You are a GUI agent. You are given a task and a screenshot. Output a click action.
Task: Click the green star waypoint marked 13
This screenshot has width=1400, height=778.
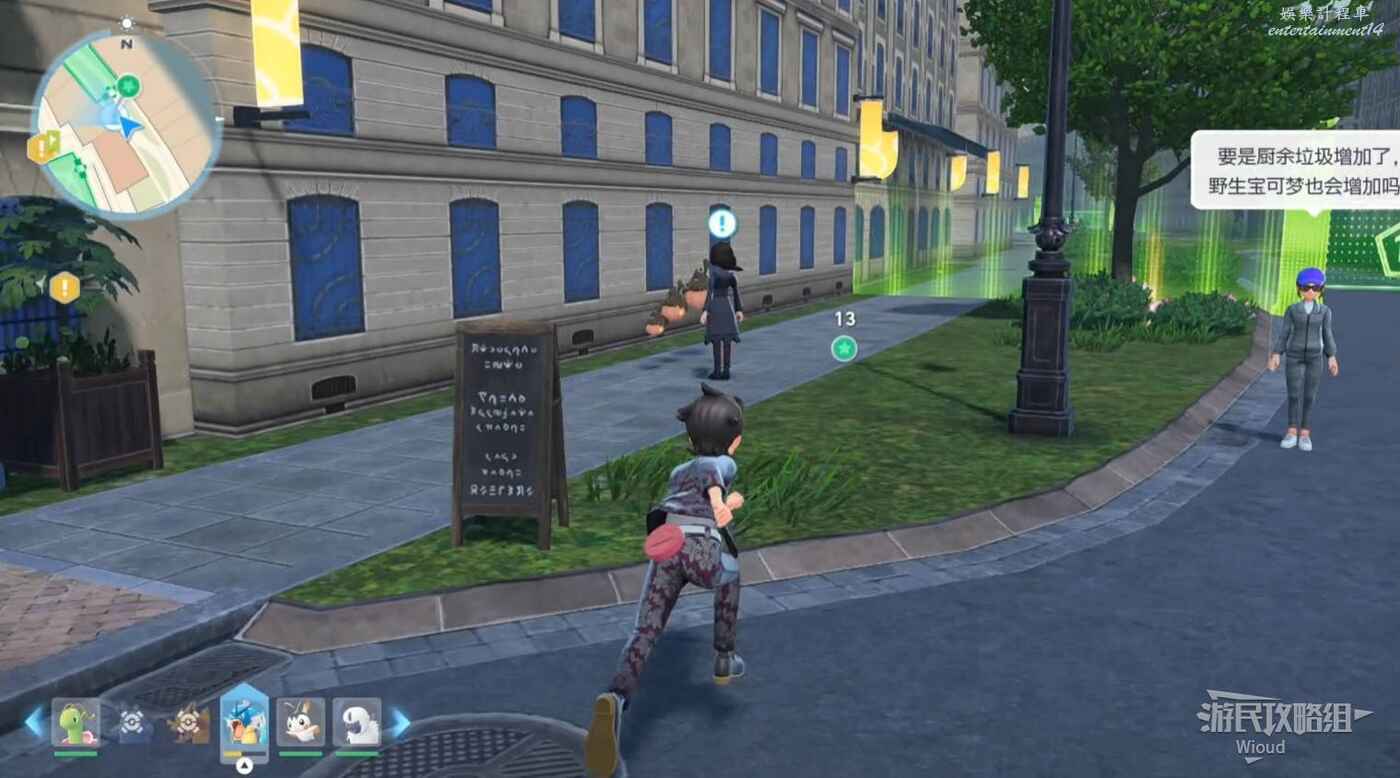(x=845, y=348)
